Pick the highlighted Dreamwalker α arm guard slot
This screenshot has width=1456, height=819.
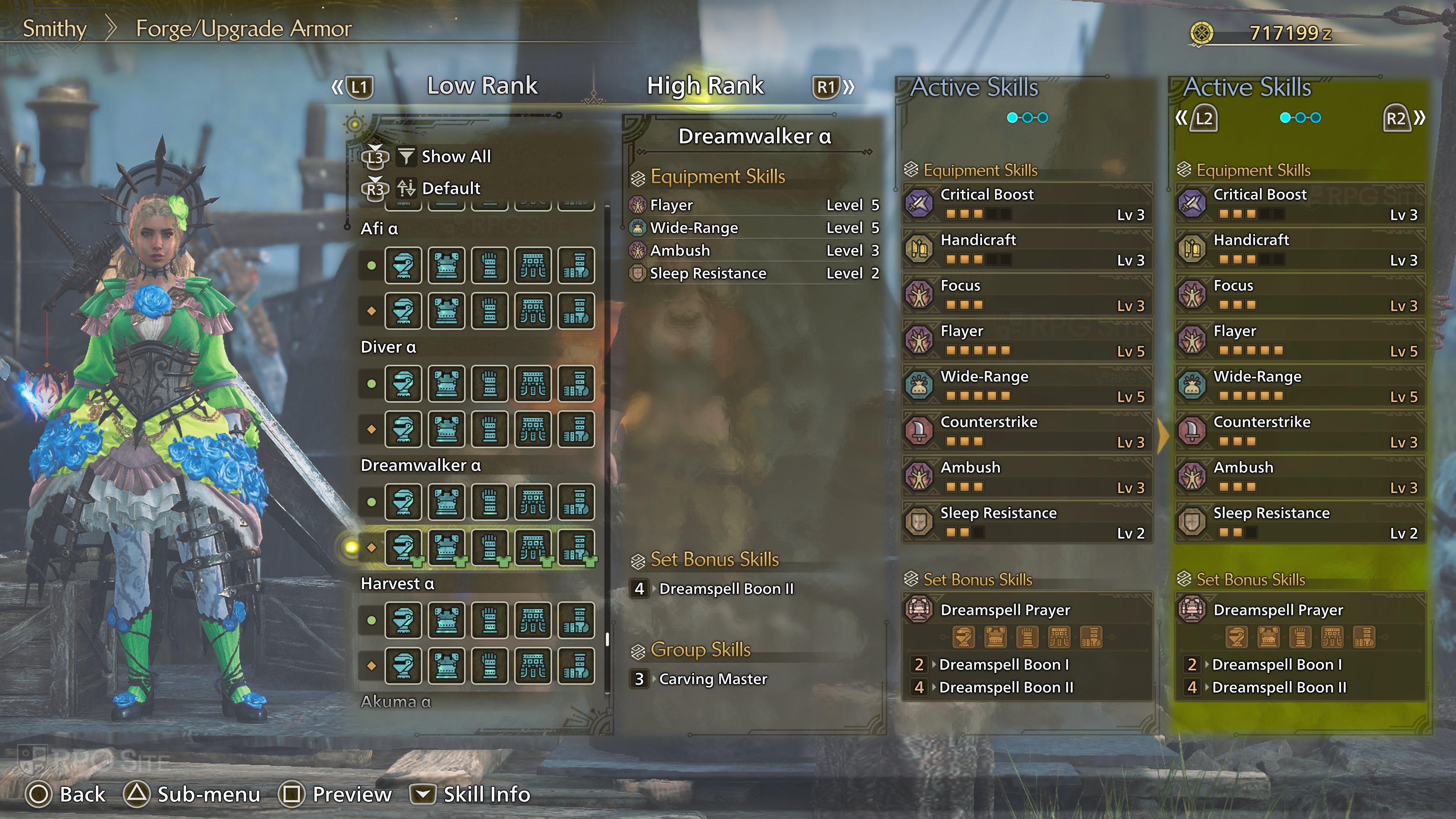coord(490,547)
